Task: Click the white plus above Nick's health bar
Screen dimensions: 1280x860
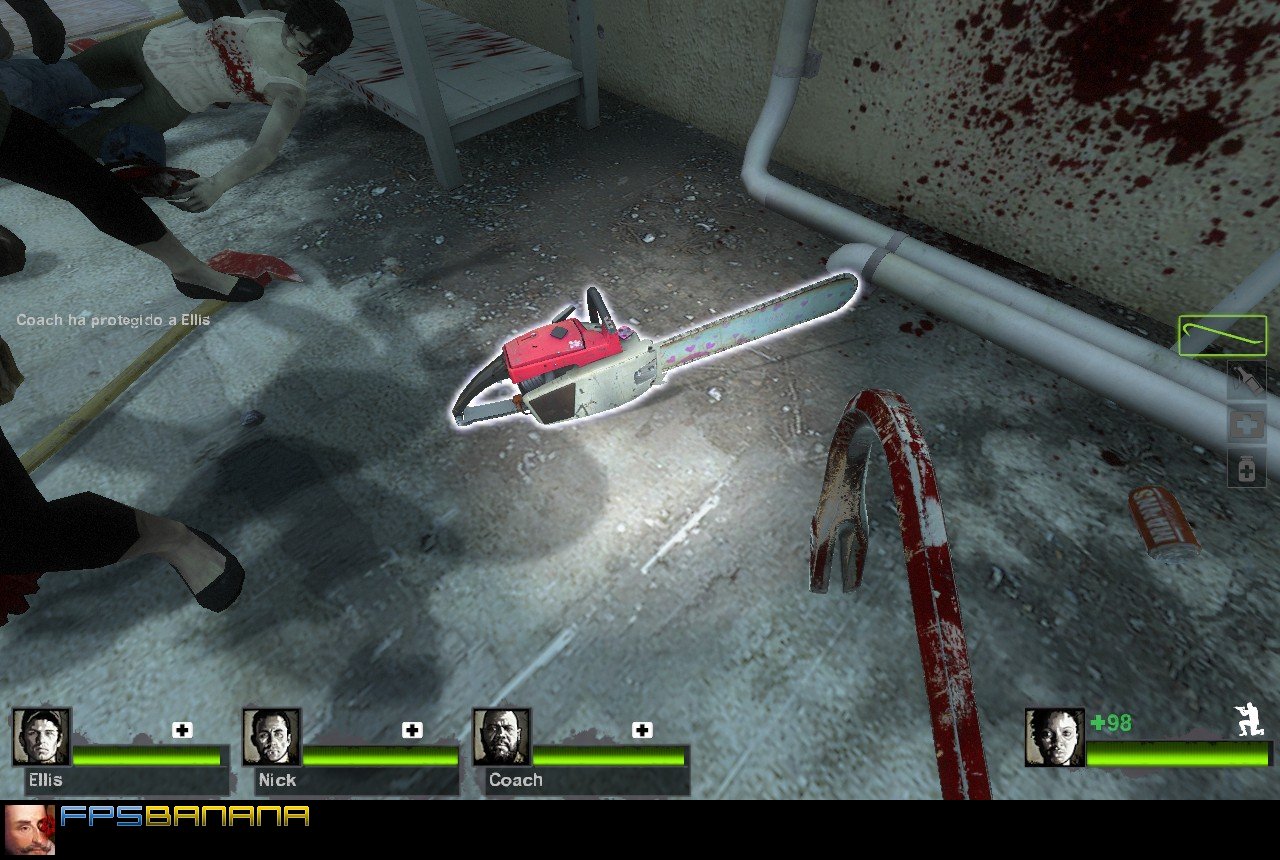Action: pyautogui.click(x=410, y=731)
